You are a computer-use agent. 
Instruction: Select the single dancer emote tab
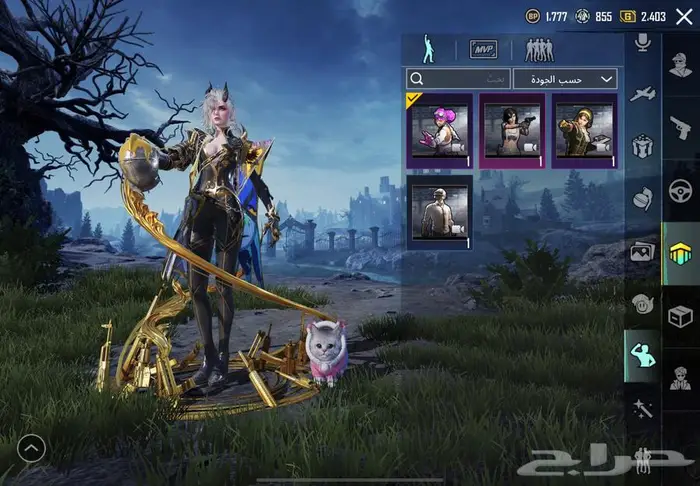(430, 49)
